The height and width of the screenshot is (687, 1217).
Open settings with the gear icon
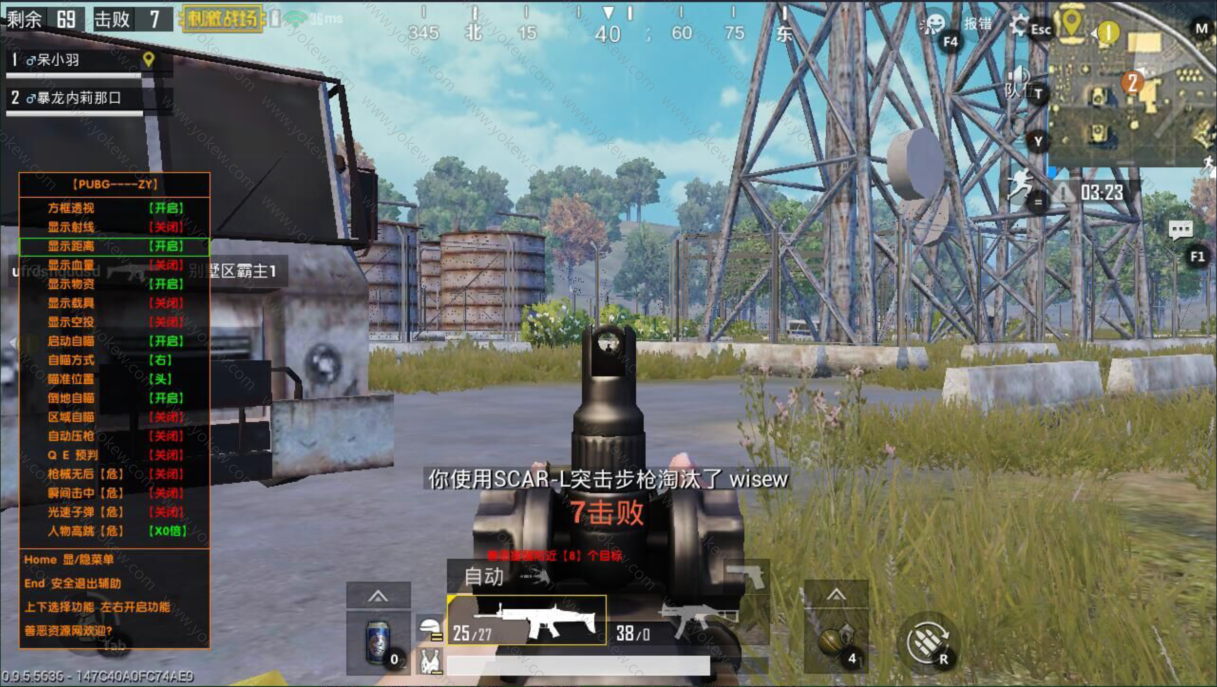tap(1020, 25)
